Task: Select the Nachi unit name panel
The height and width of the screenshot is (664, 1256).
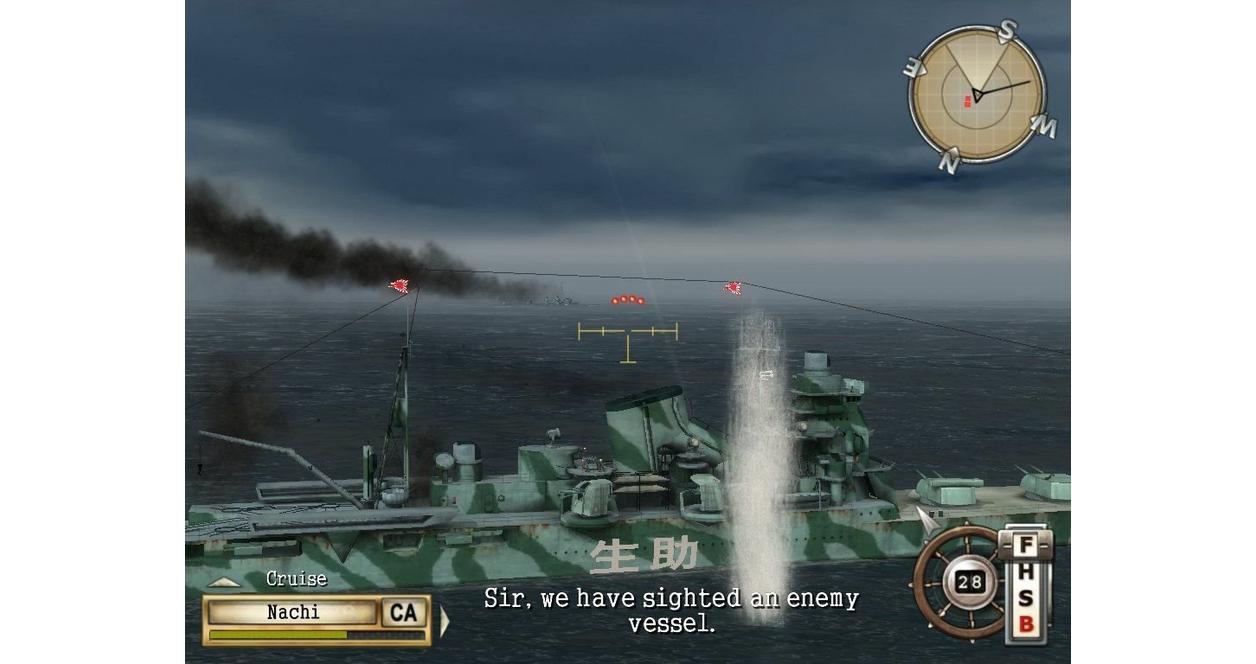Action: click(x=293, y=612)
